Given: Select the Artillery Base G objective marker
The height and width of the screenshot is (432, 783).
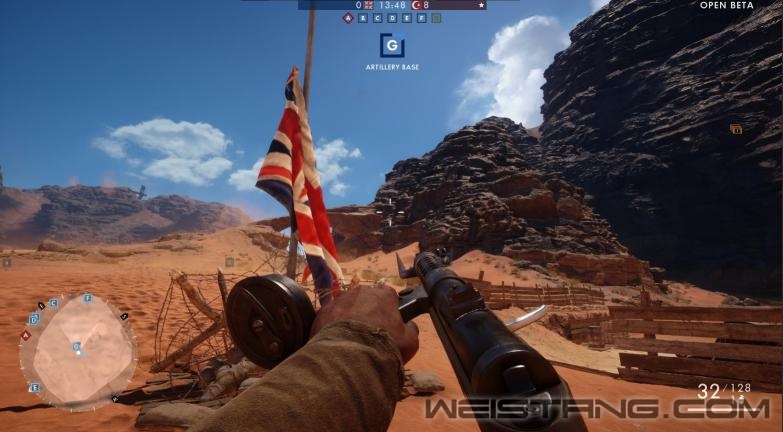Looking at the screenshot, I should point(391,45).
